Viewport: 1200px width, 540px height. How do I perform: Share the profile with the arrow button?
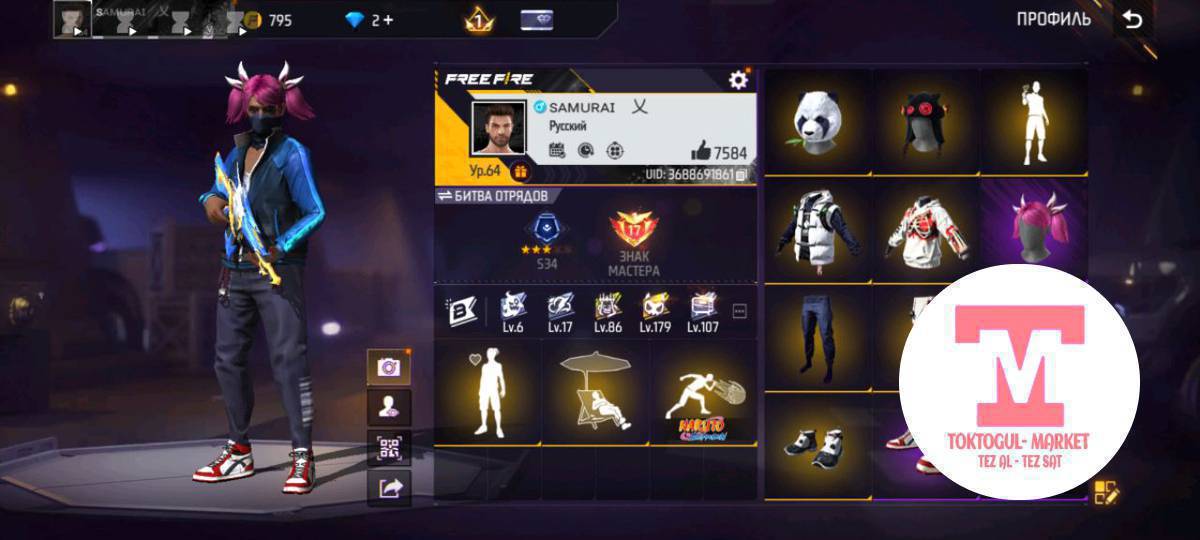pyautogui.click(x=389, y=487)
